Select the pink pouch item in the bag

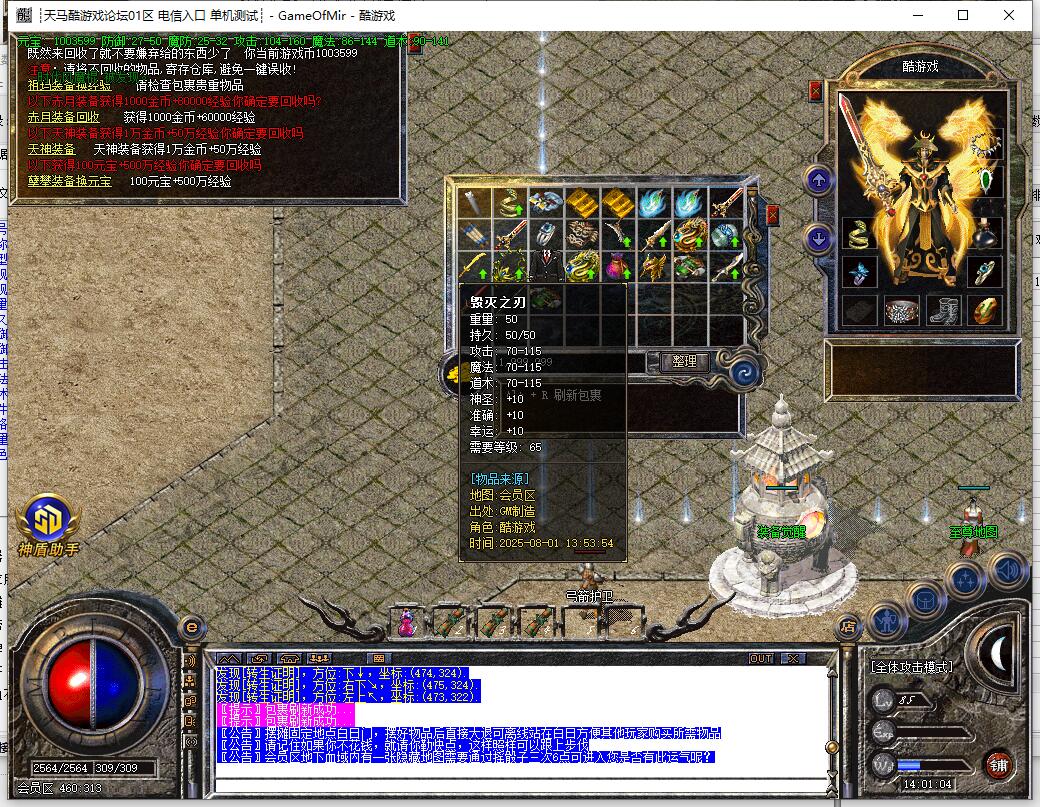618,267
